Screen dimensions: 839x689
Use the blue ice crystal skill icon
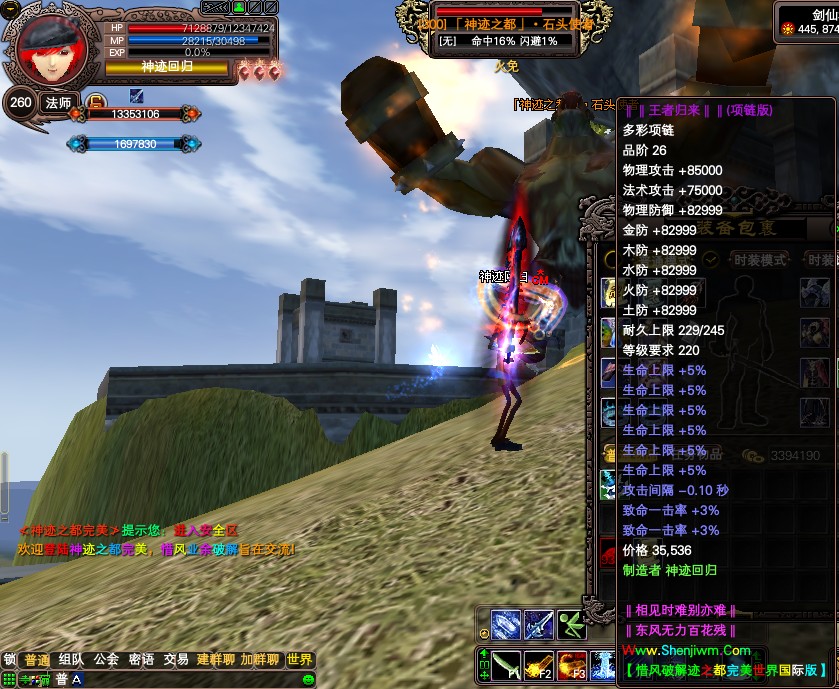[x=506, y=625]
